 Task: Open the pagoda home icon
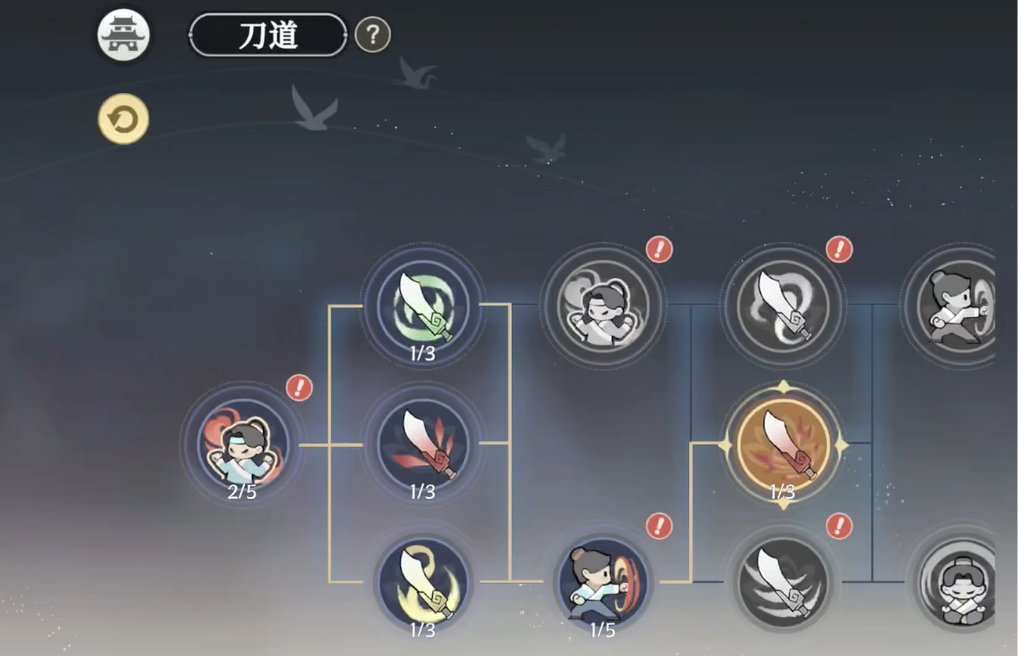(123, 35)
